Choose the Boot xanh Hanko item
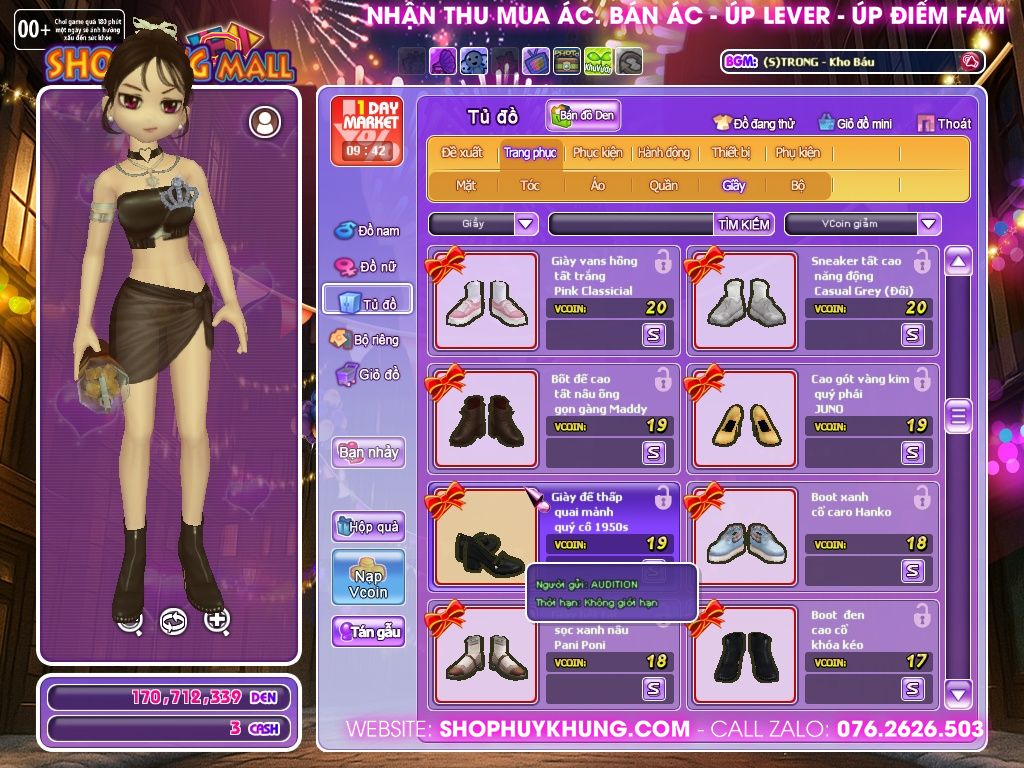Image resolution: width=1024 pixels, height=768 pixels. click(x=744, y=537)
